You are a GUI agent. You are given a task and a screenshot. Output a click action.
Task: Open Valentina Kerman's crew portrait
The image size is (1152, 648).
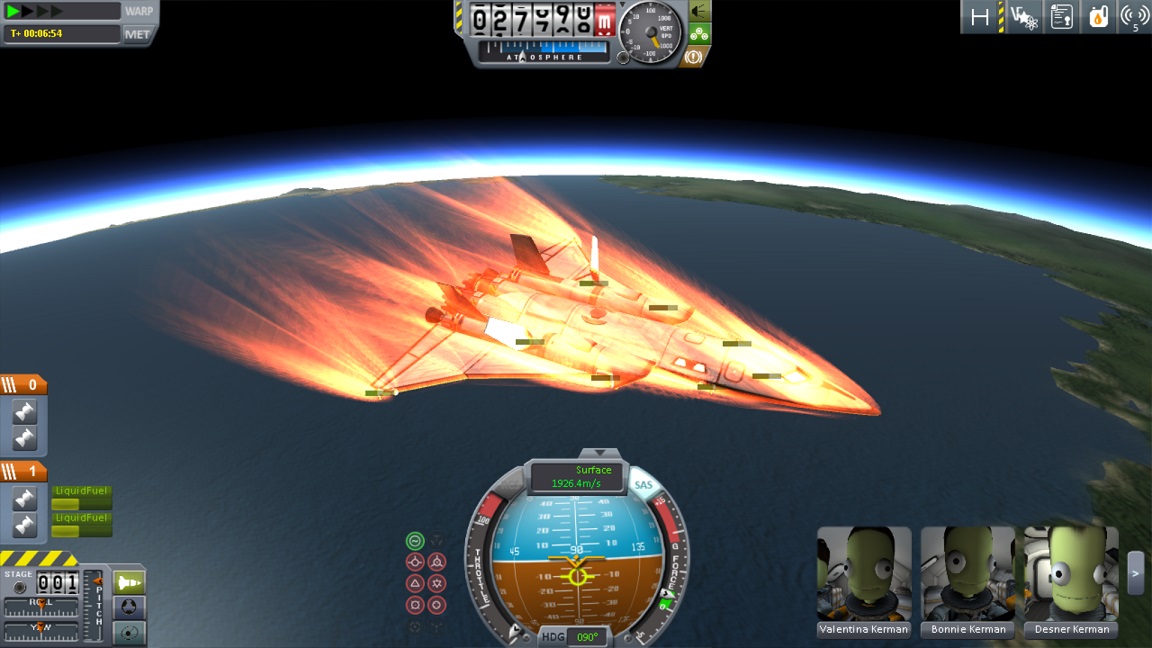point(864,574)
